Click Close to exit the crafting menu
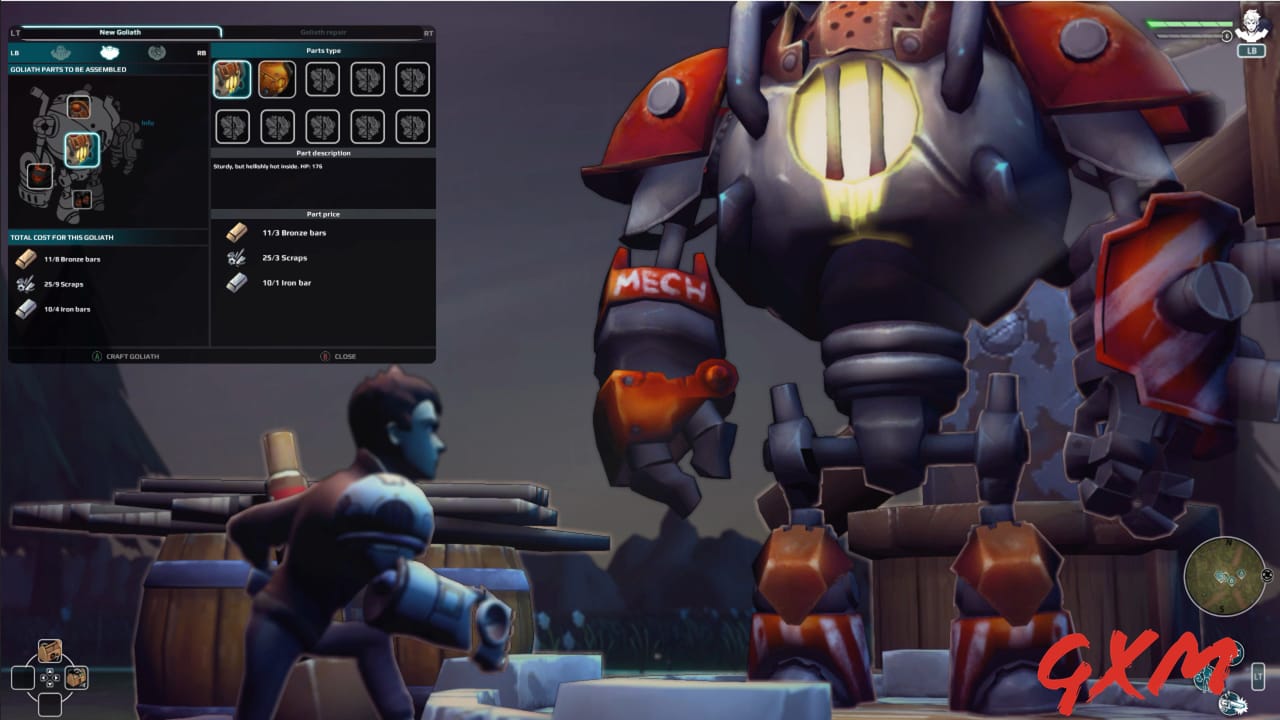The width and height of the screenshot is (1280, 720). (344, 355)
